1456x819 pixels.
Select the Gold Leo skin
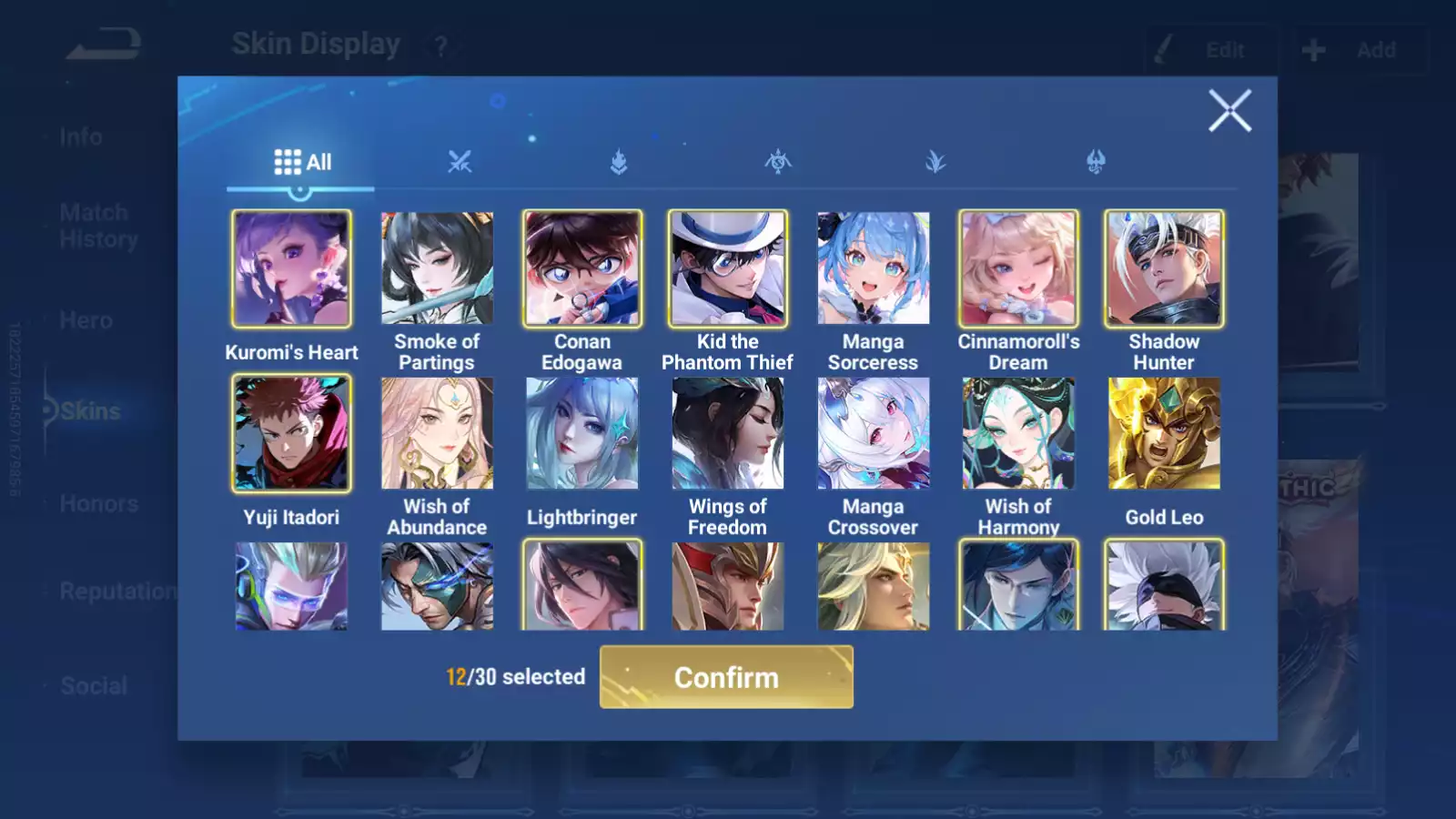point(1164,434)
